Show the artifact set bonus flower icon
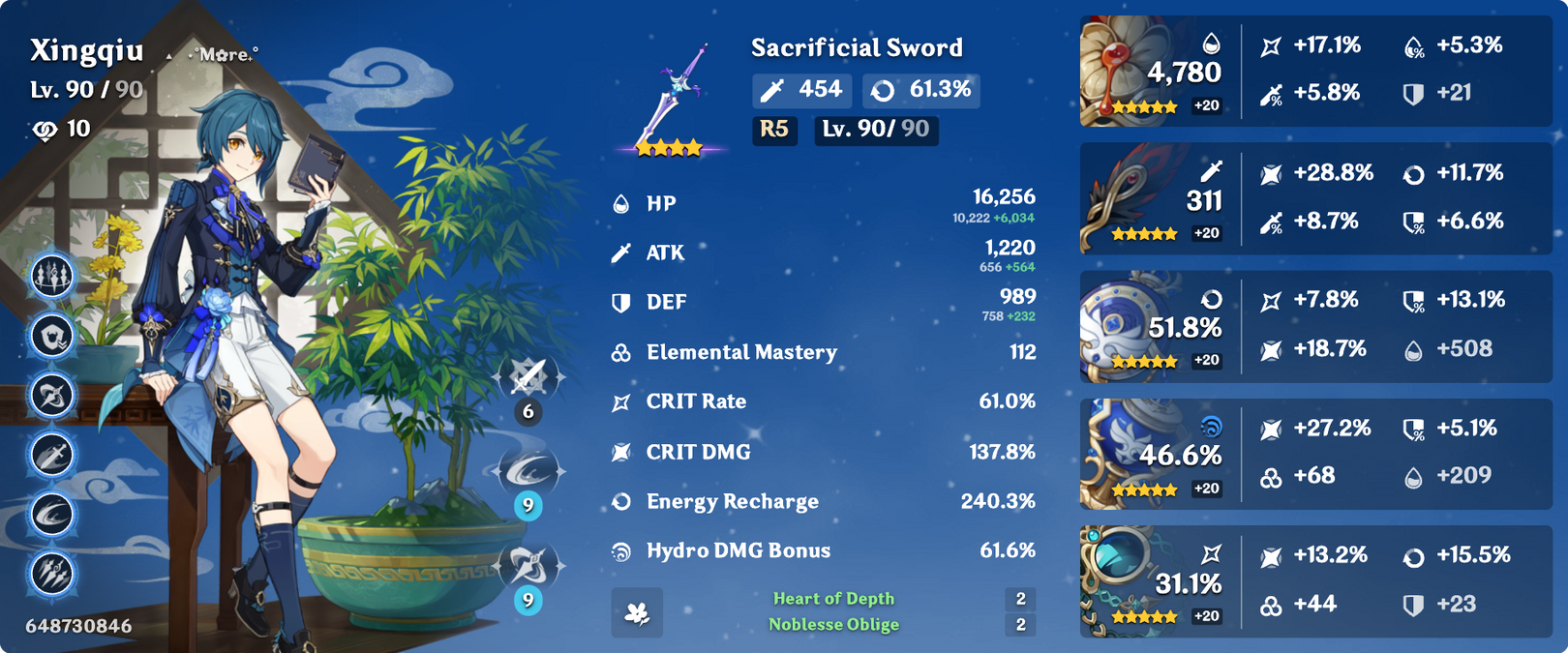This screenshot has height=653, width=1568. [637, 612]
